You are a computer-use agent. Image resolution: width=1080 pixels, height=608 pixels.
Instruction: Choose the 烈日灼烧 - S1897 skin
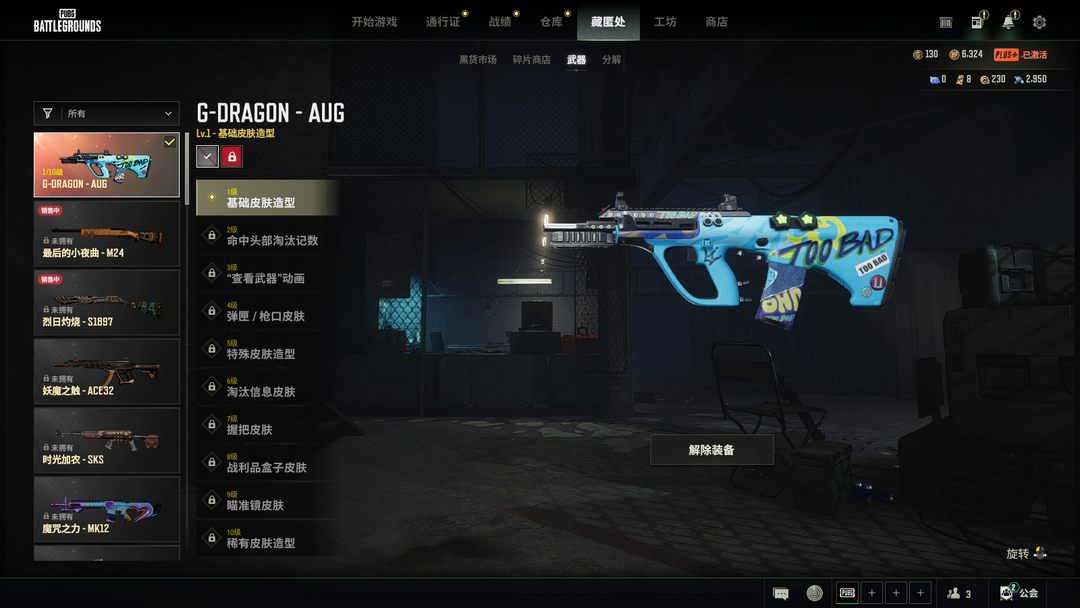(107, 302)
